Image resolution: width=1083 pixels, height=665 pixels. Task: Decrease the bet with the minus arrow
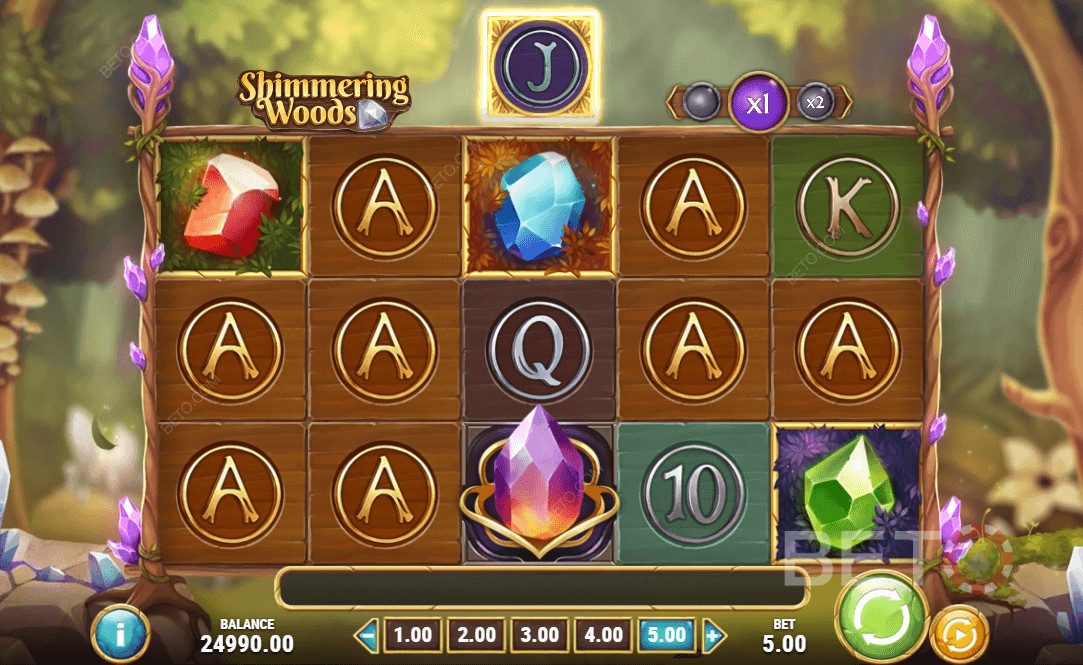tap(367, 635)
